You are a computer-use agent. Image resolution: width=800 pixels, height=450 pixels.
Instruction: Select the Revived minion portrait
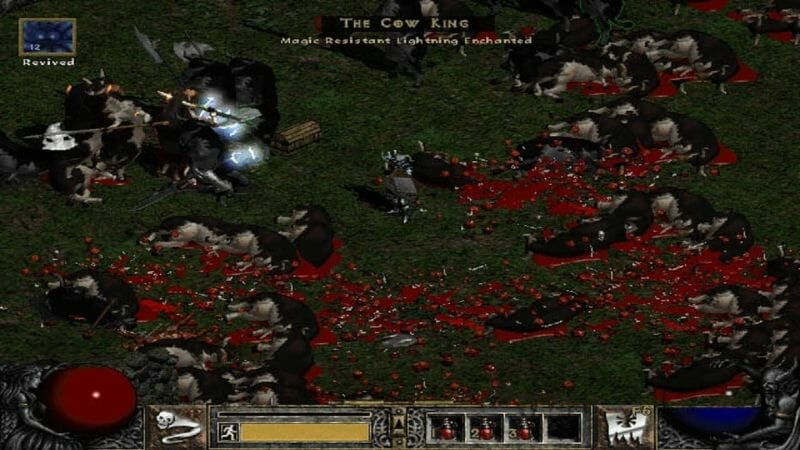coord(46,36)
